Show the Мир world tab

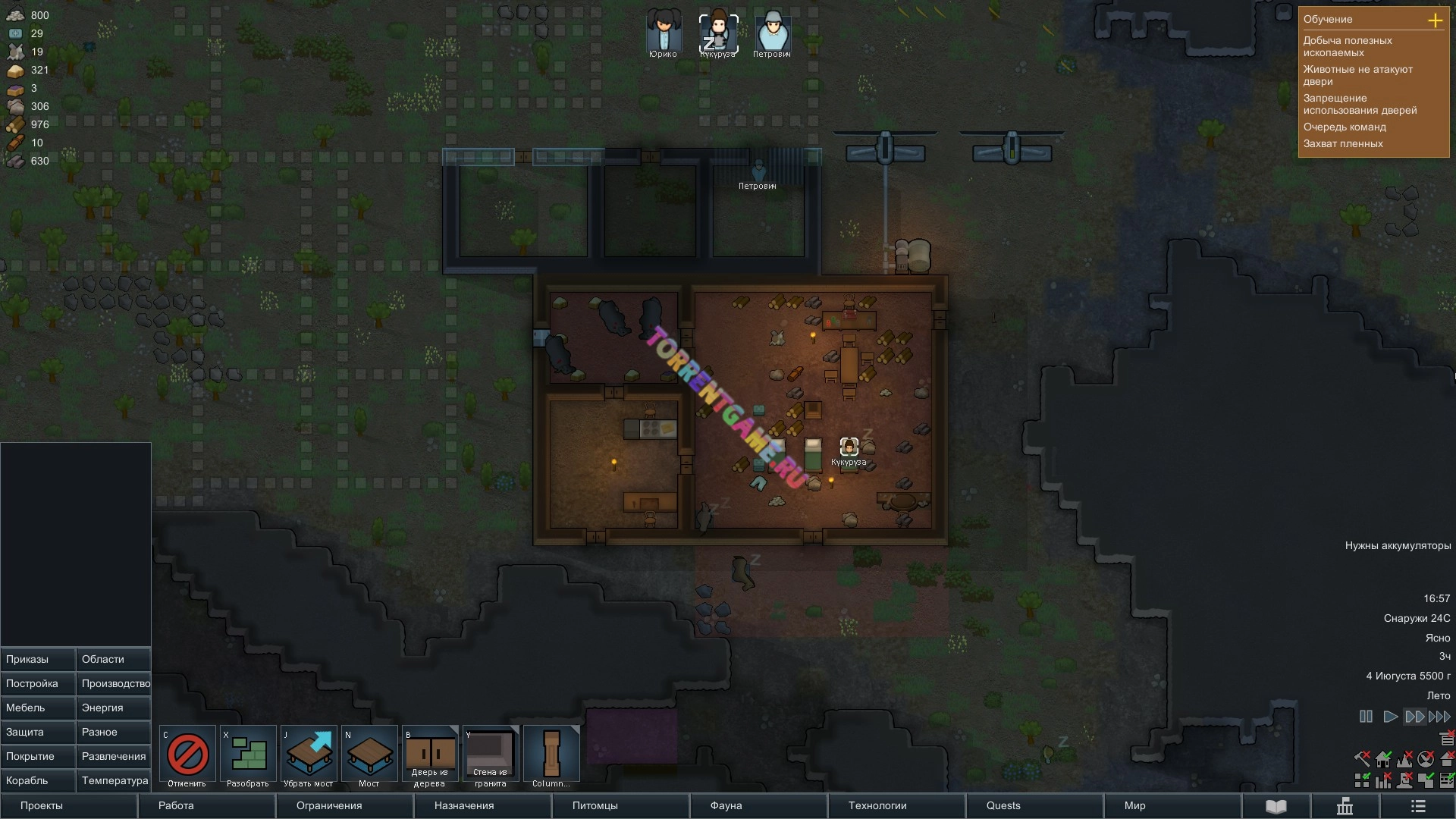click(1134, 805)
